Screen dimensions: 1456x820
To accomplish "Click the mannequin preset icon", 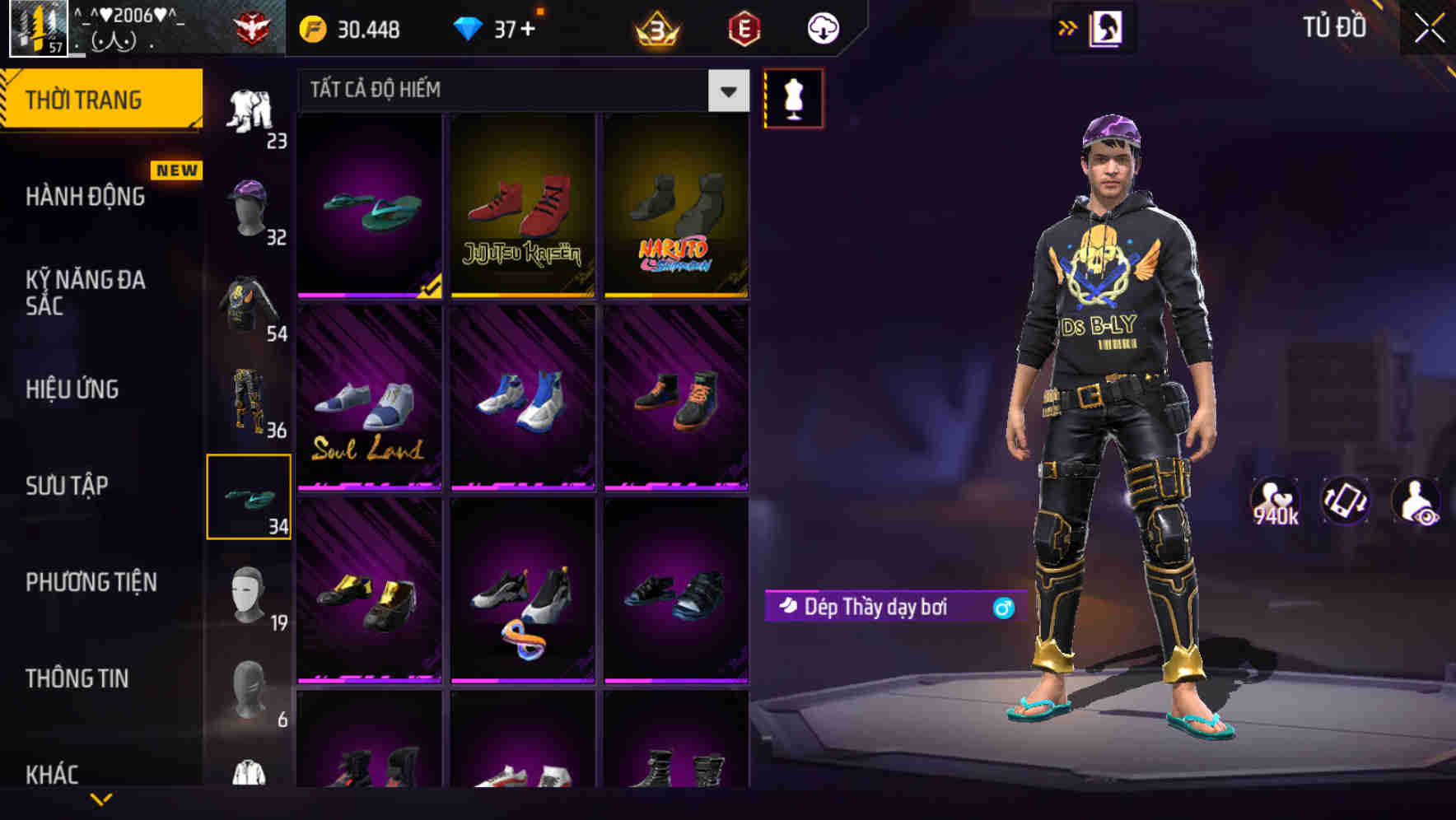I will point(793,97).
